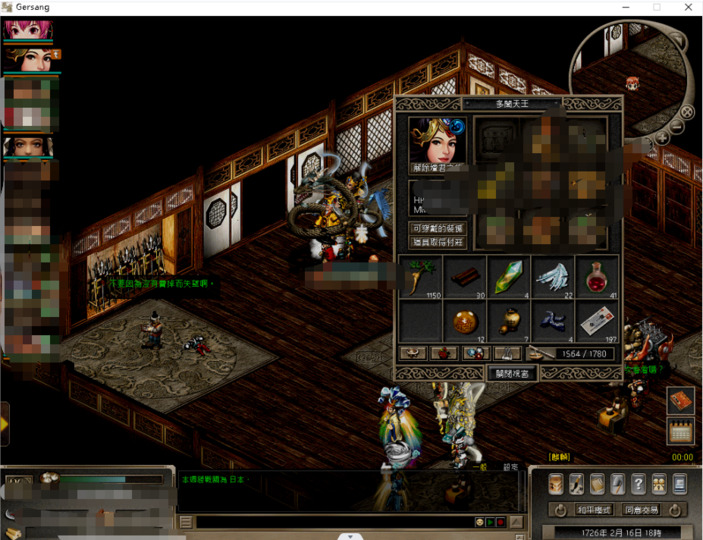Pick the dark blue cloth item slot

coord(553,322)
